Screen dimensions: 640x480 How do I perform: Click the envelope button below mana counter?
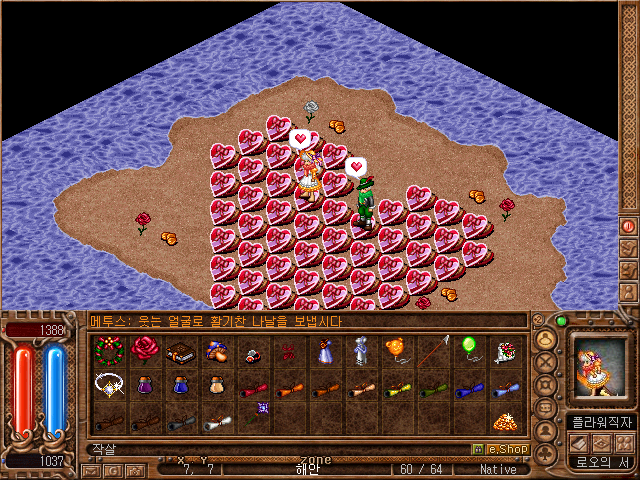coord(91,469)
